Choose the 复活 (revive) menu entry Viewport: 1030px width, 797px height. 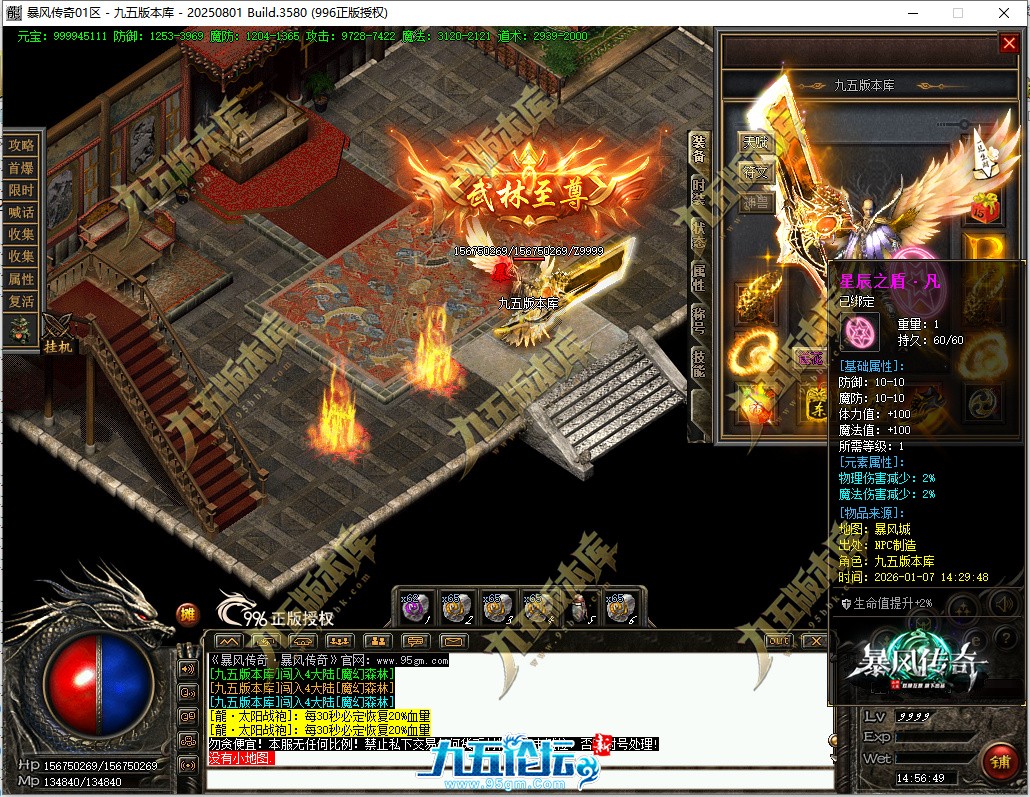[x=21, y=300]
